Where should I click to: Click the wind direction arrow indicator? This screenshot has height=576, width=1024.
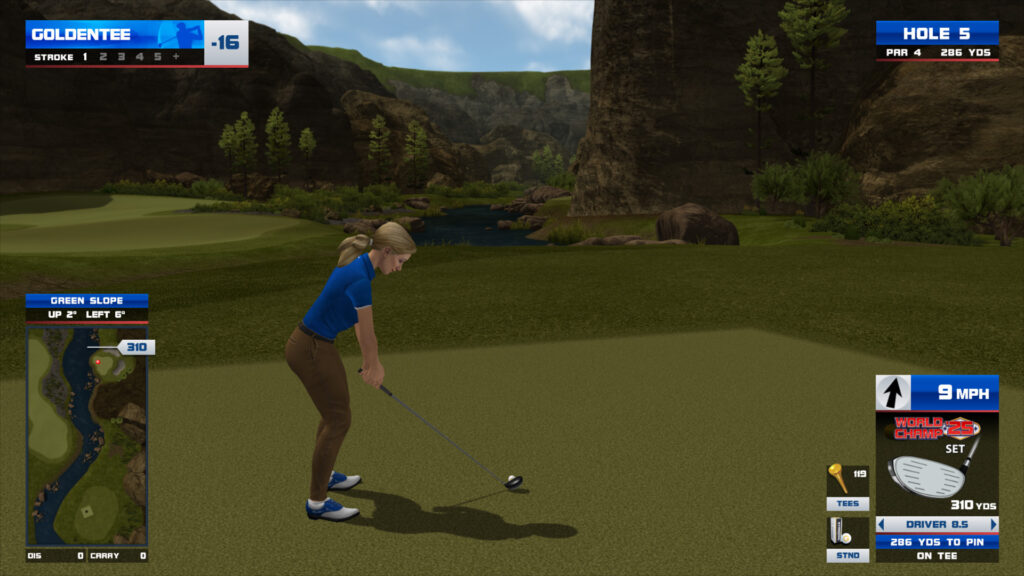pyautogui.click(x=893, y=393)
